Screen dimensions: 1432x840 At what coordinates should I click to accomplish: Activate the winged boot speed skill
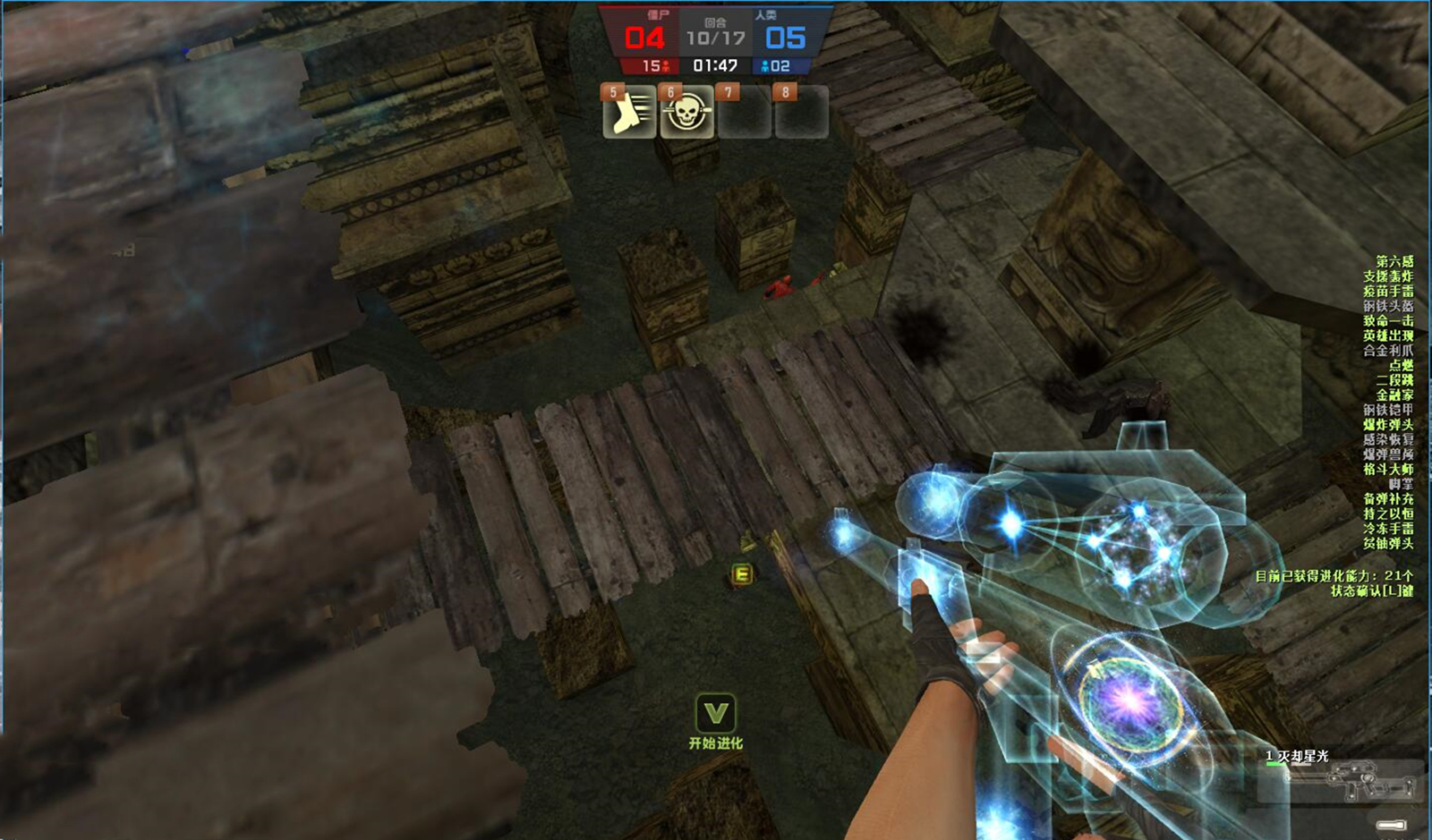(x=630, y=113)
